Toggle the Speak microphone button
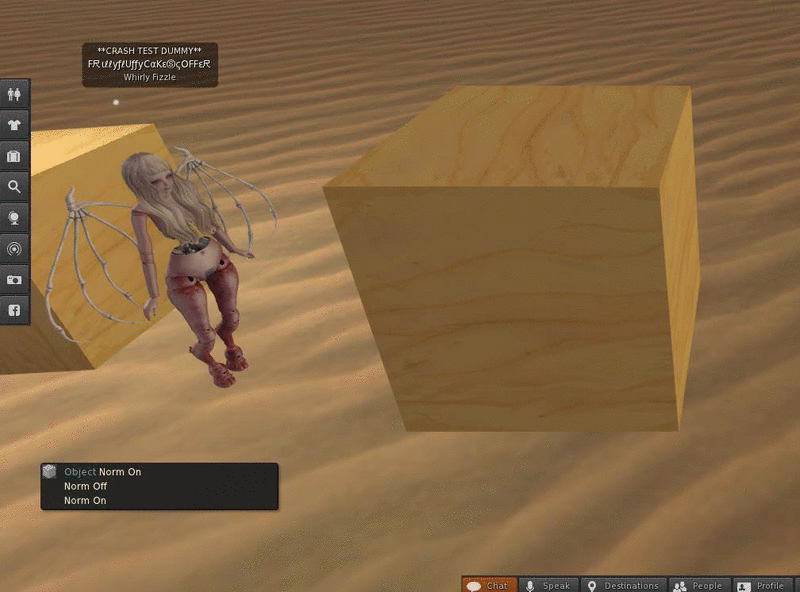Viewport: 800px width, 592px height. pos(548,585)
